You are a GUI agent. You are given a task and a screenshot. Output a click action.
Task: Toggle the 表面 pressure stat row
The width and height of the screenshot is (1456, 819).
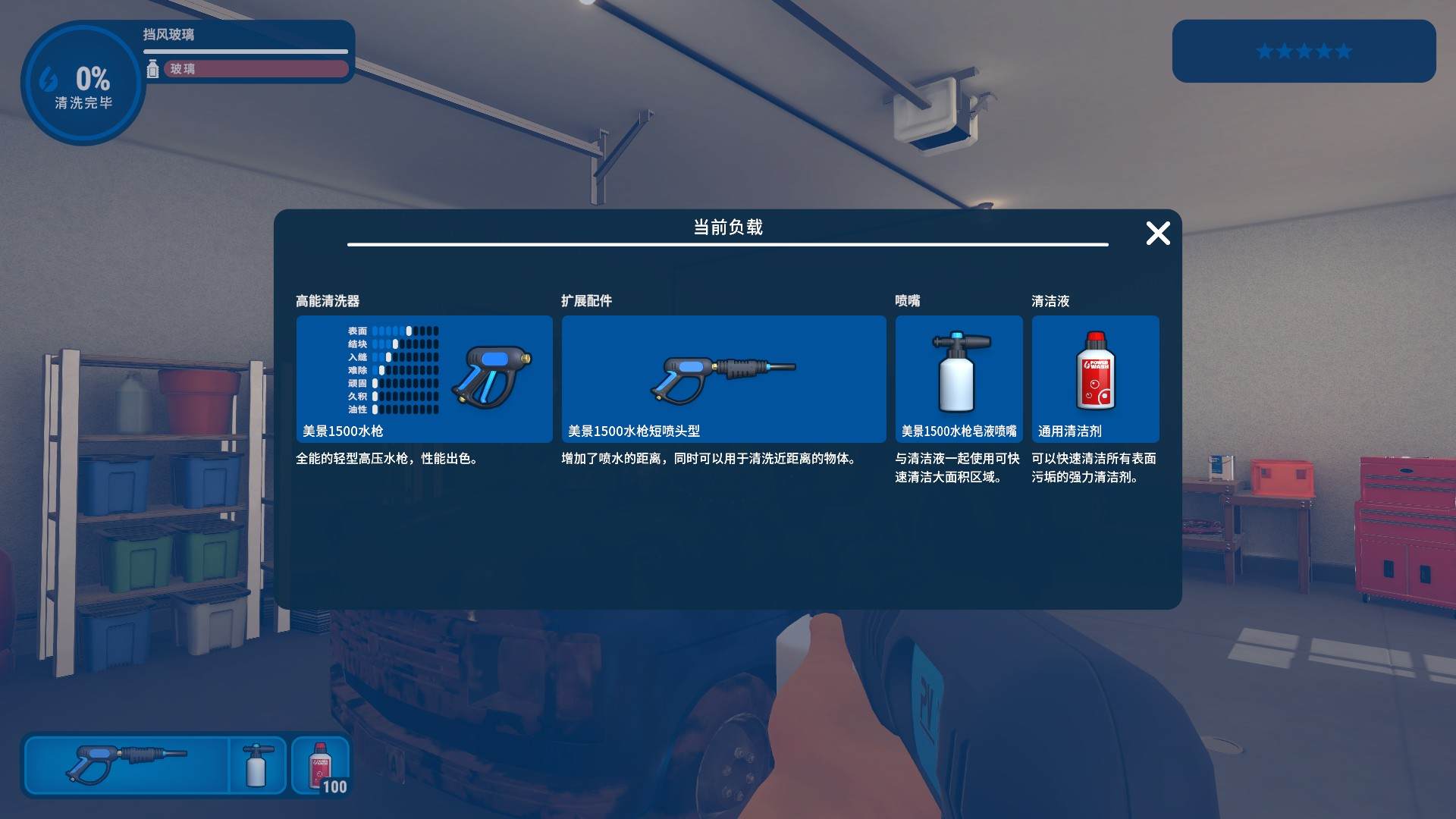tap(391, 330)
